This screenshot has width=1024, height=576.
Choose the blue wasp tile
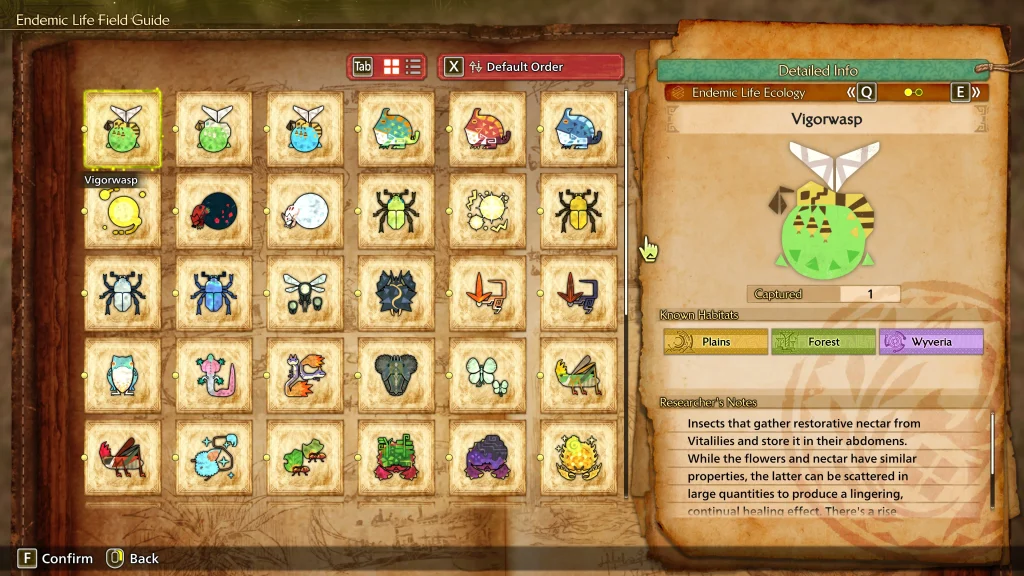(x=305, y=129)
